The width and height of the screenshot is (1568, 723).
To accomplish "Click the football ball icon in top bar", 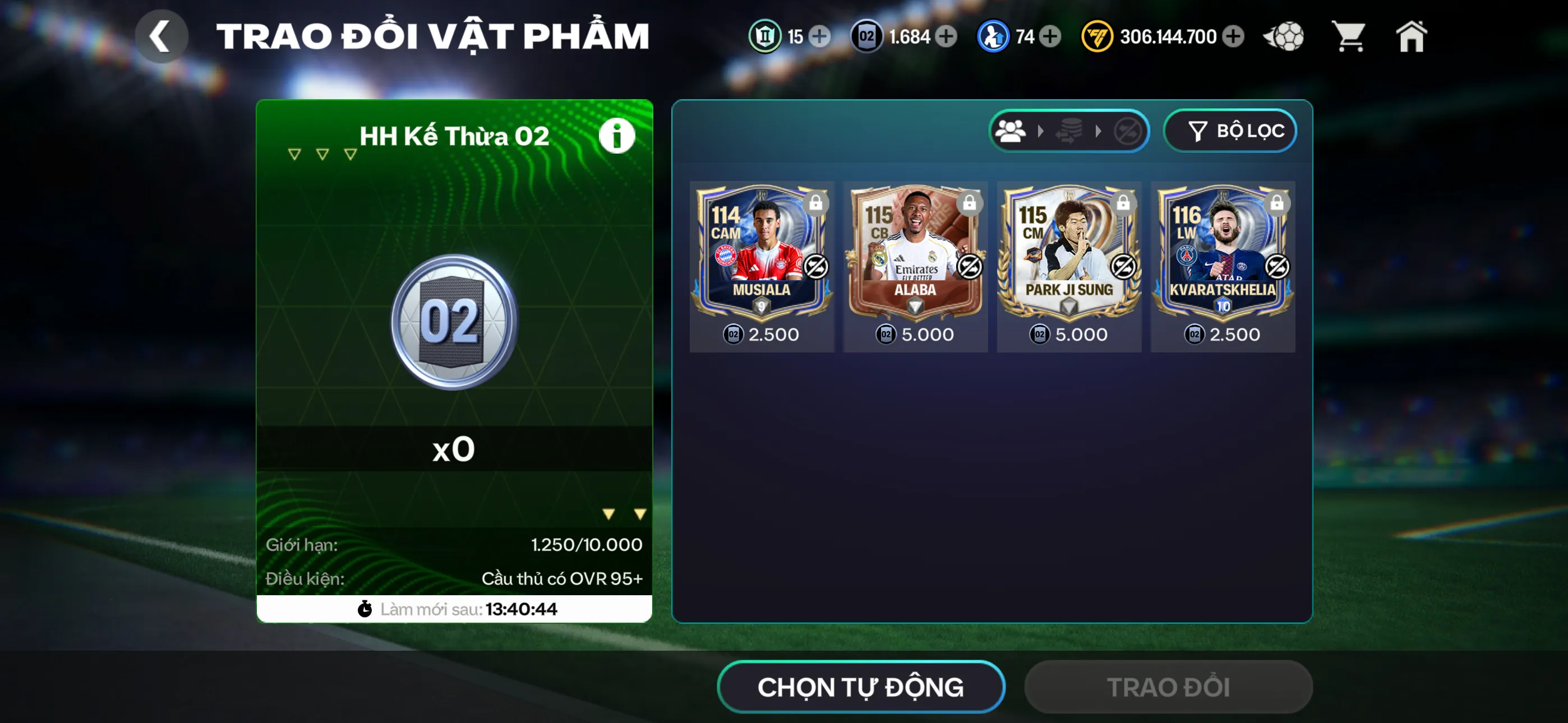I will [x=1284, y=36].
